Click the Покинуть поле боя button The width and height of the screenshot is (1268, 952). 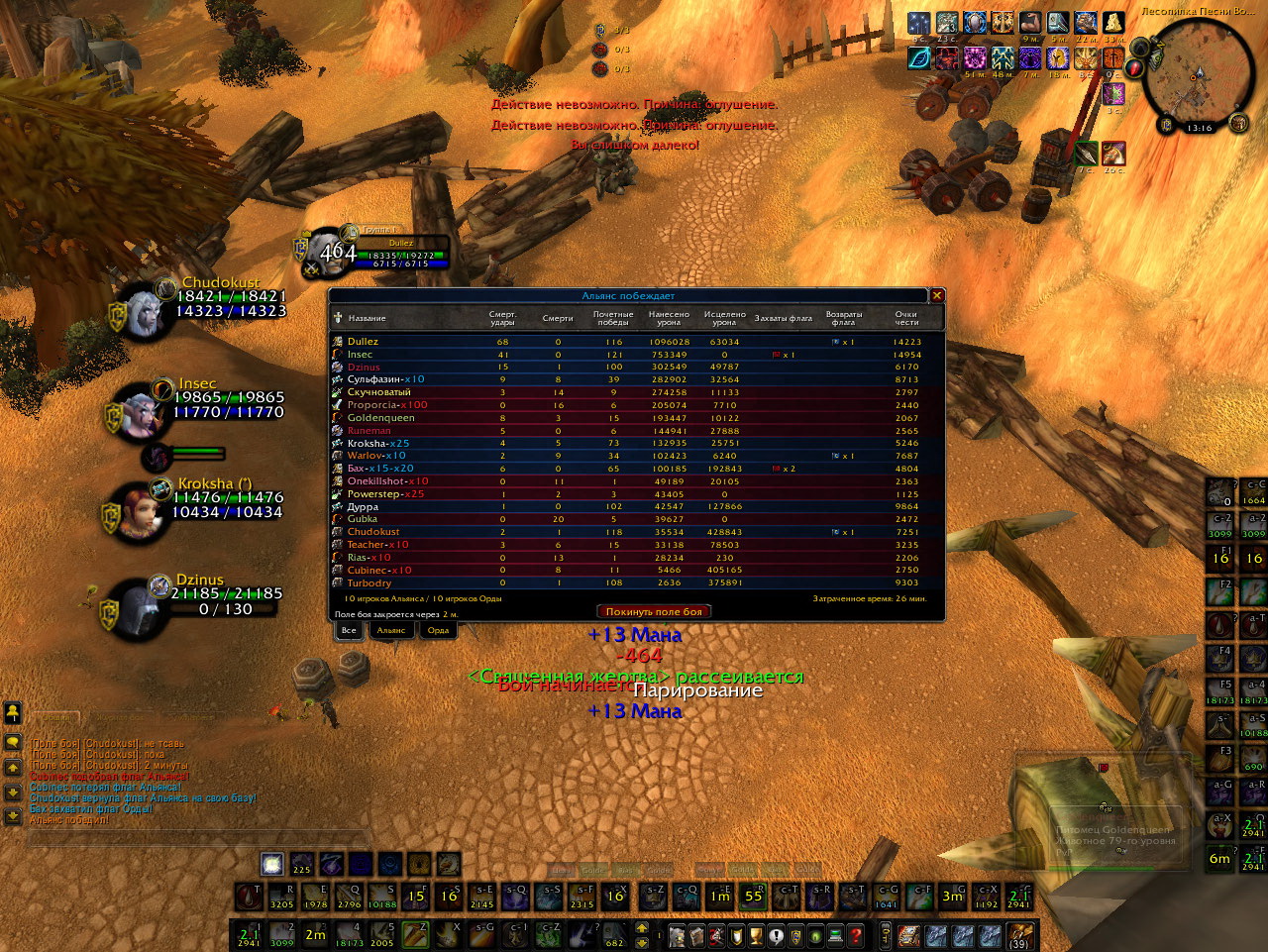point(654,612)
